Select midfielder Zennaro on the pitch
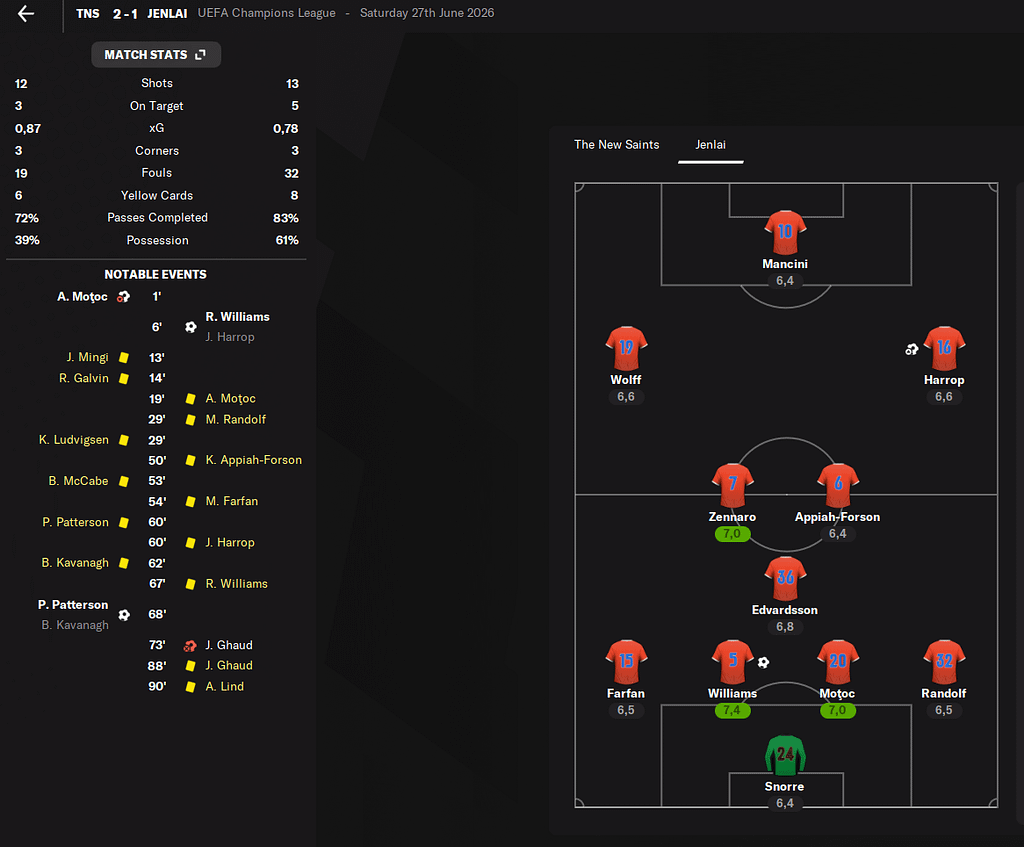Image resolution: width=1024 pixels, height=847 pixels. pyautogui.click(x=733, y=486)
